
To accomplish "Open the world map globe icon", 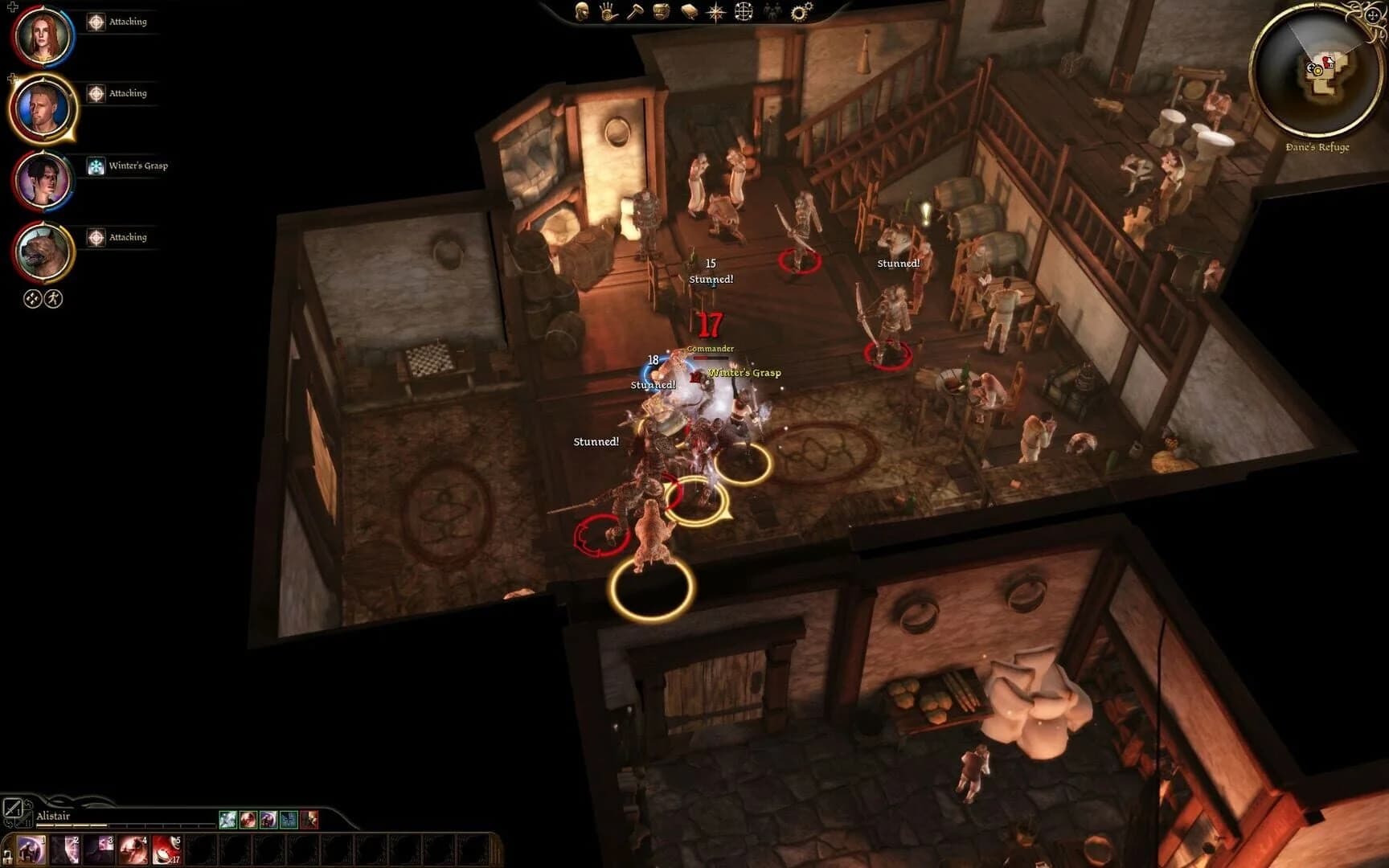I will click(x=744, y=12).
